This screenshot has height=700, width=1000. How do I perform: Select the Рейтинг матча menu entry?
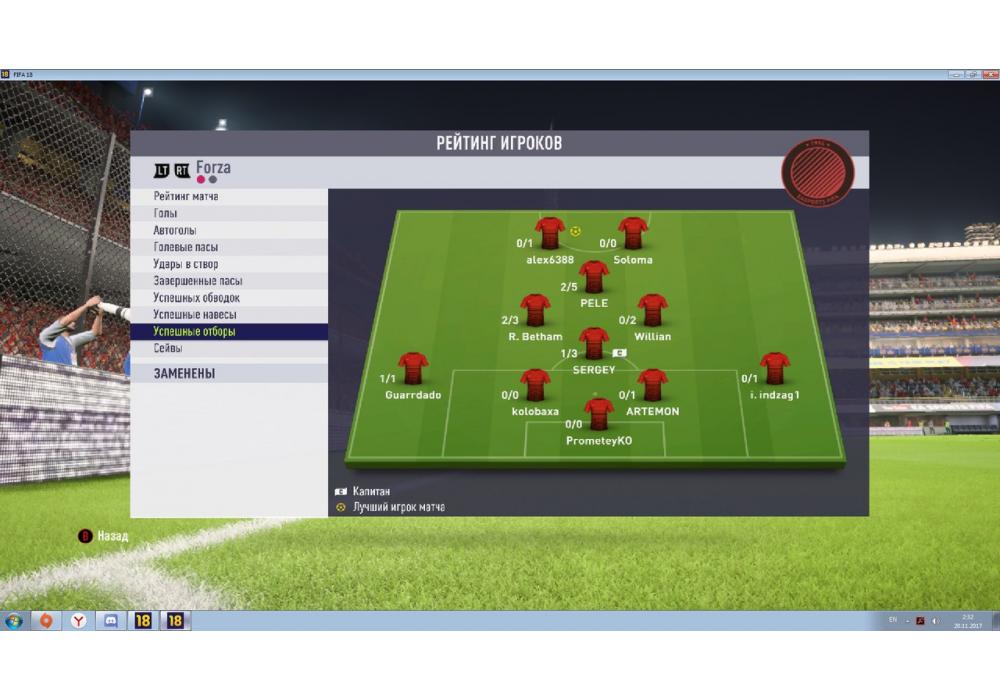[186, 197]
